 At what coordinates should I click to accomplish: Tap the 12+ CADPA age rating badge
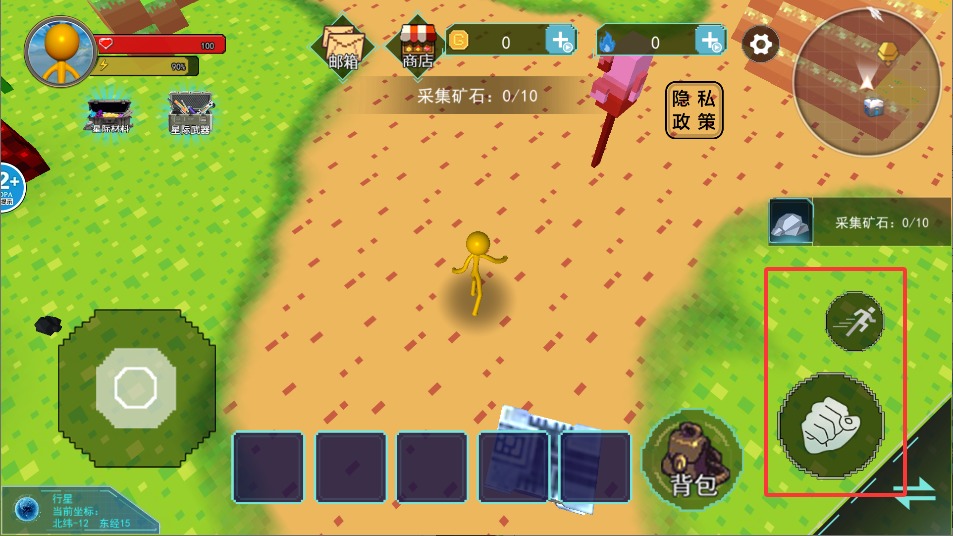tap(10, 186)
